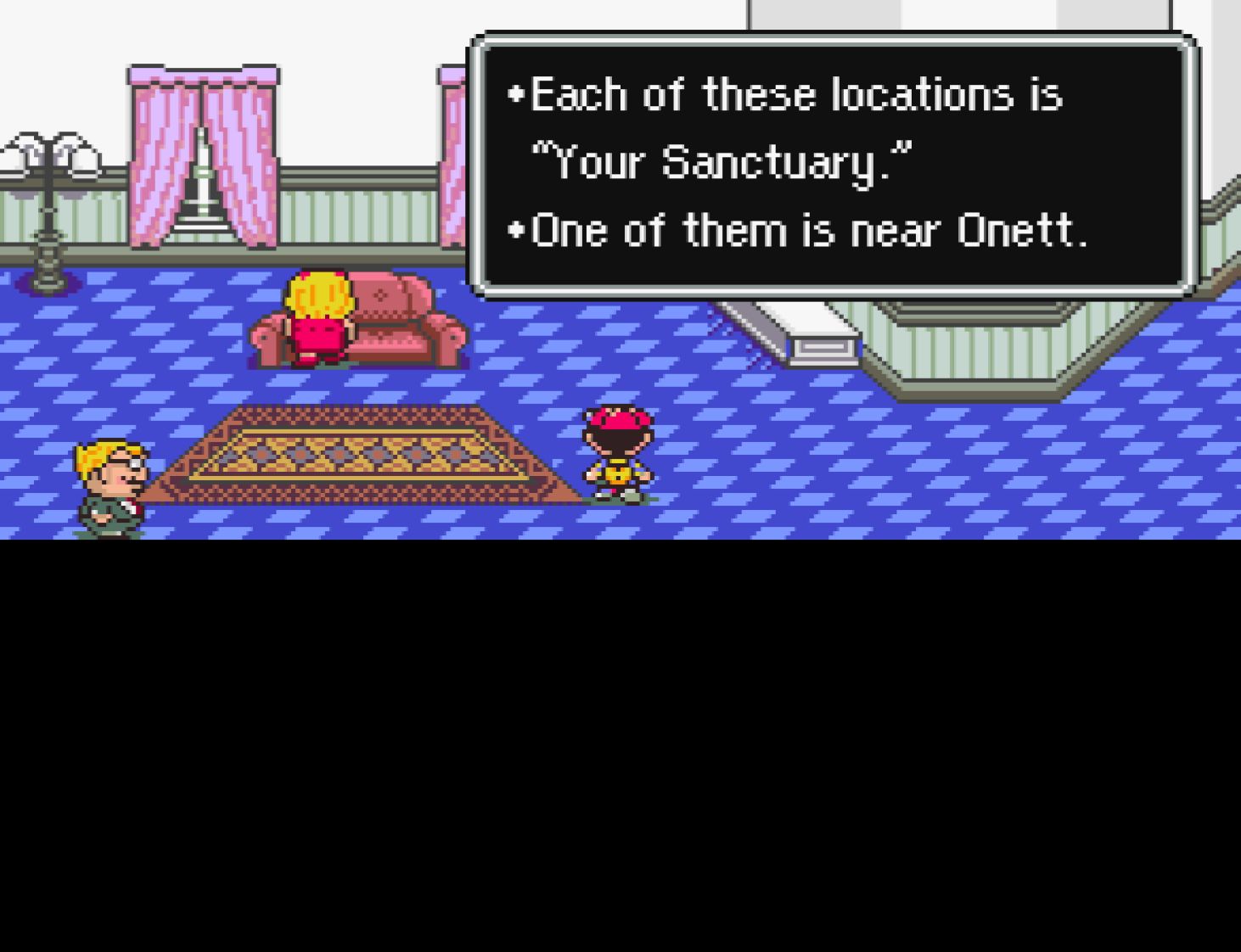This screenshot has width=1241, height=952.
Task: Click the bullet before 'One of them'
Action: pos(516,227)
